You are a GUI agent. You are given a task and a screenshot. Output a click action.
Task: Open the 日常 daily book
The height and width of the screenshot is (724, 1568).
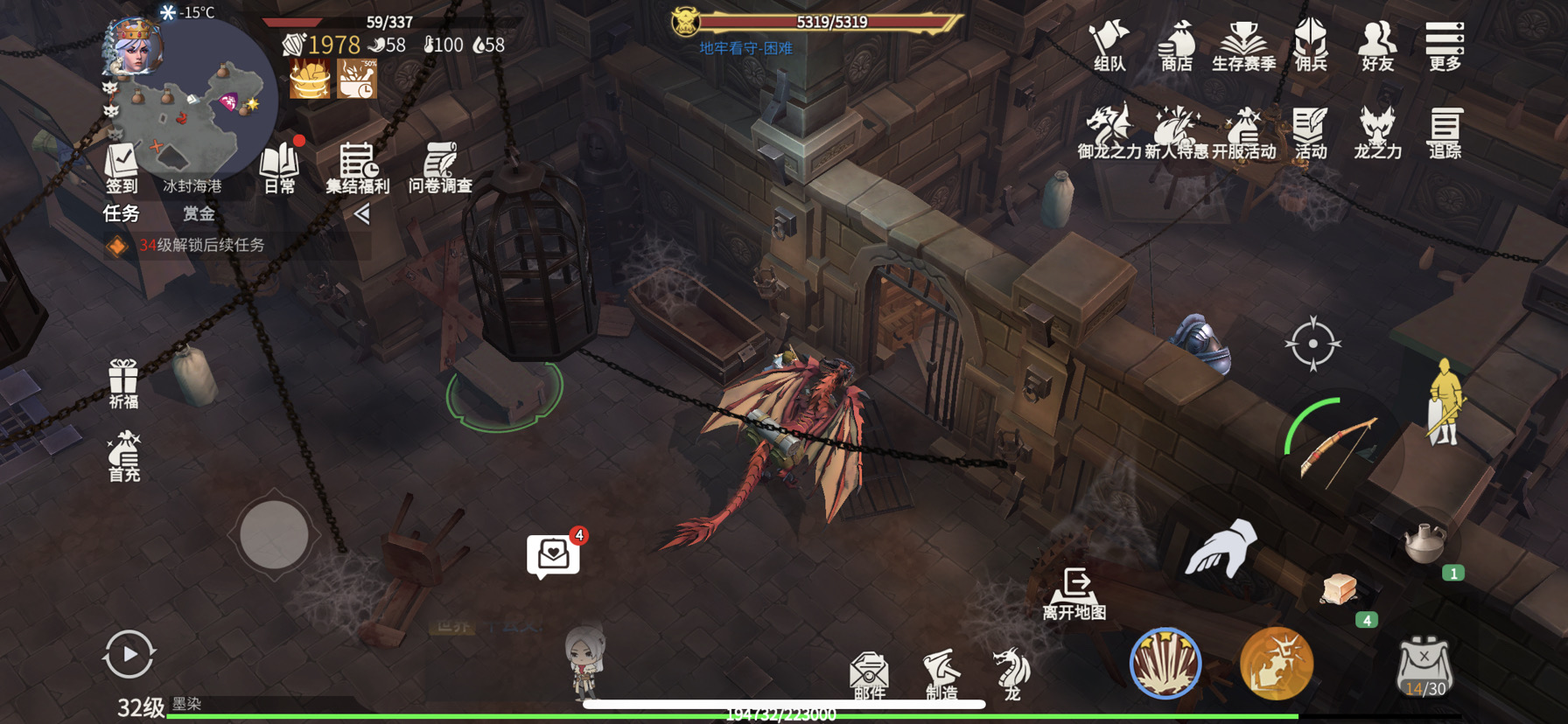pos(280,168)
